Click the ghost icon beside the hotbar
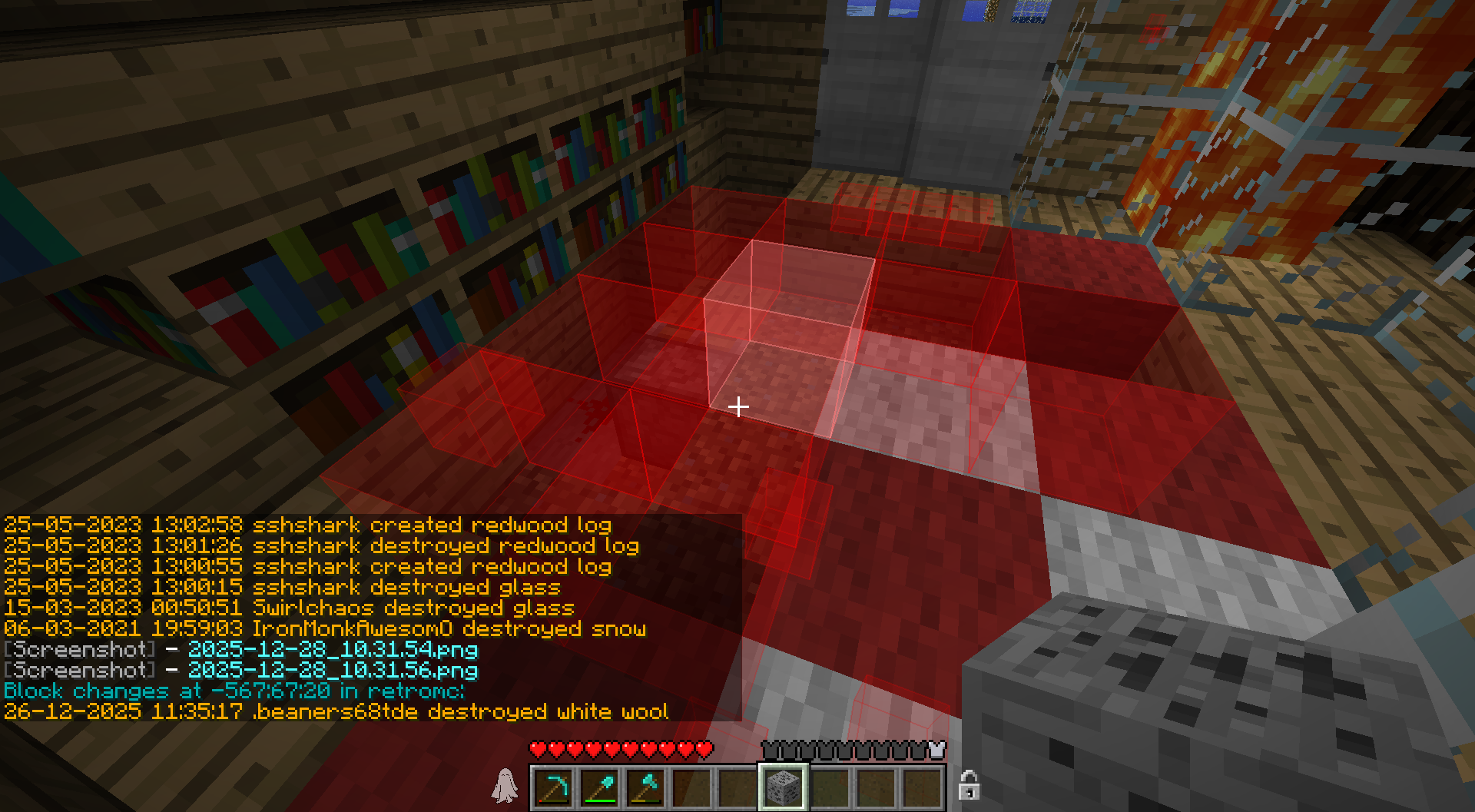The image size is (1475, 812). point(505,786)
